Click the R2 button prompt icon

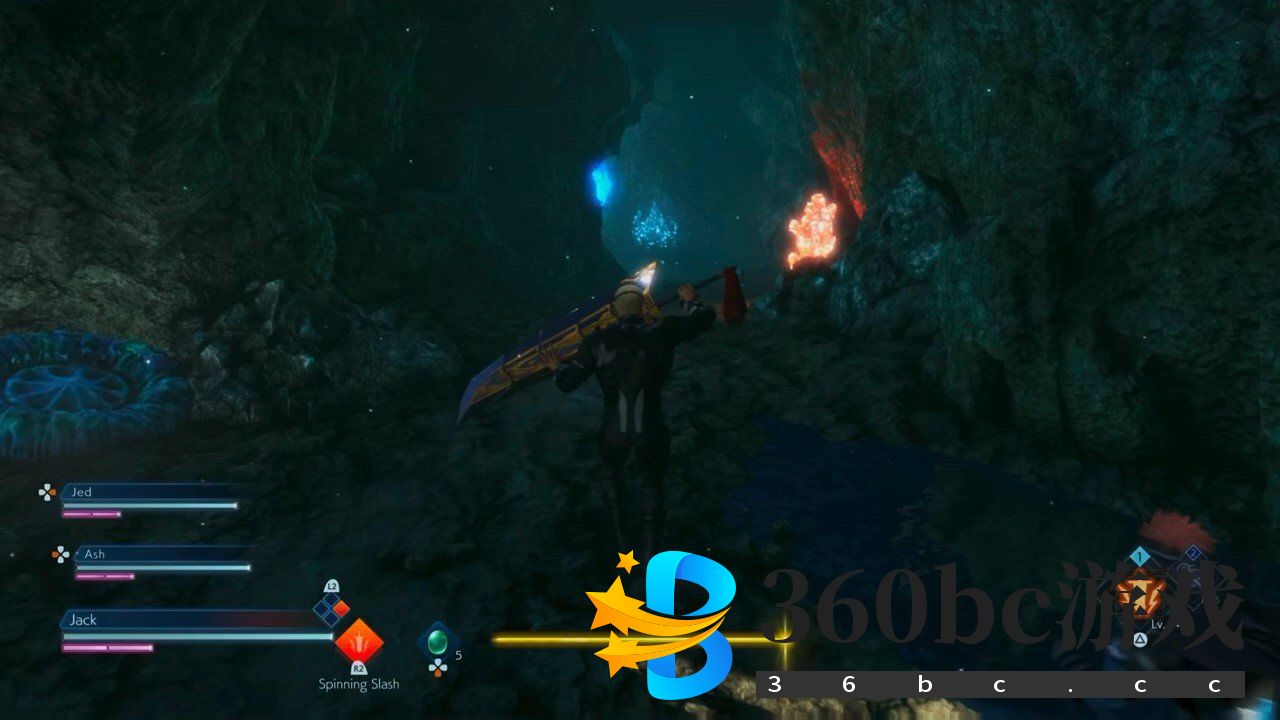[x=358, y=667]
